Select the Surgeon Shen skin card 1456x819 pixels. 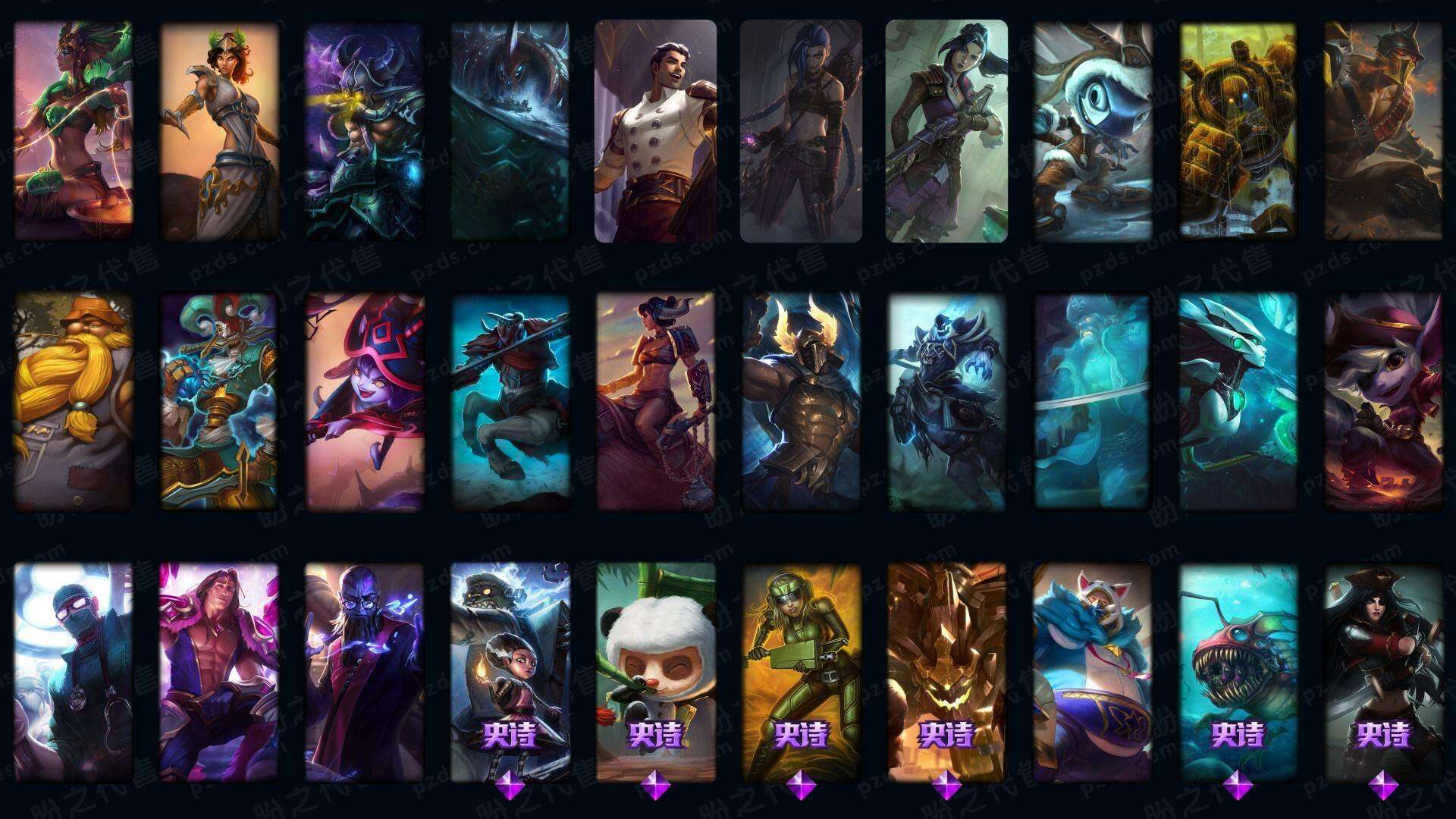(x=74, y=672)
